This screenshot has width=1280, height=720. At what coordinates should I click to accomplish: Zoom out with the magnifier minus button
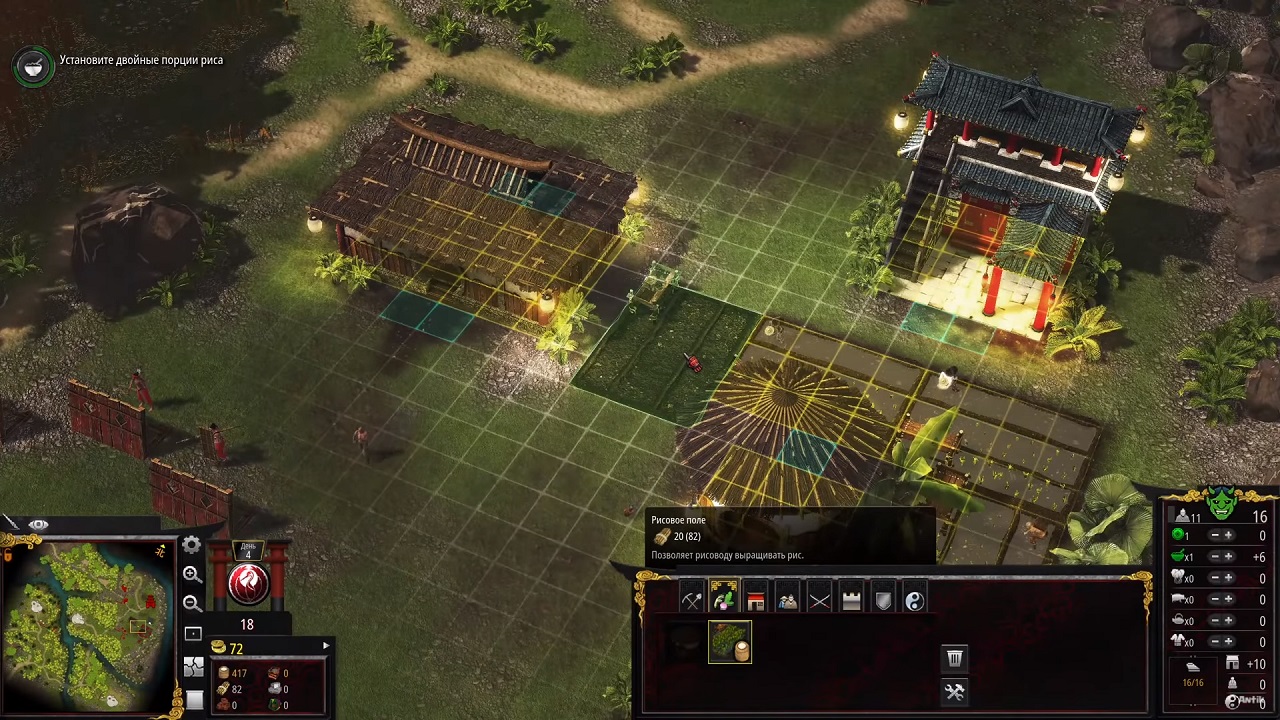click(x=193, y=603)
